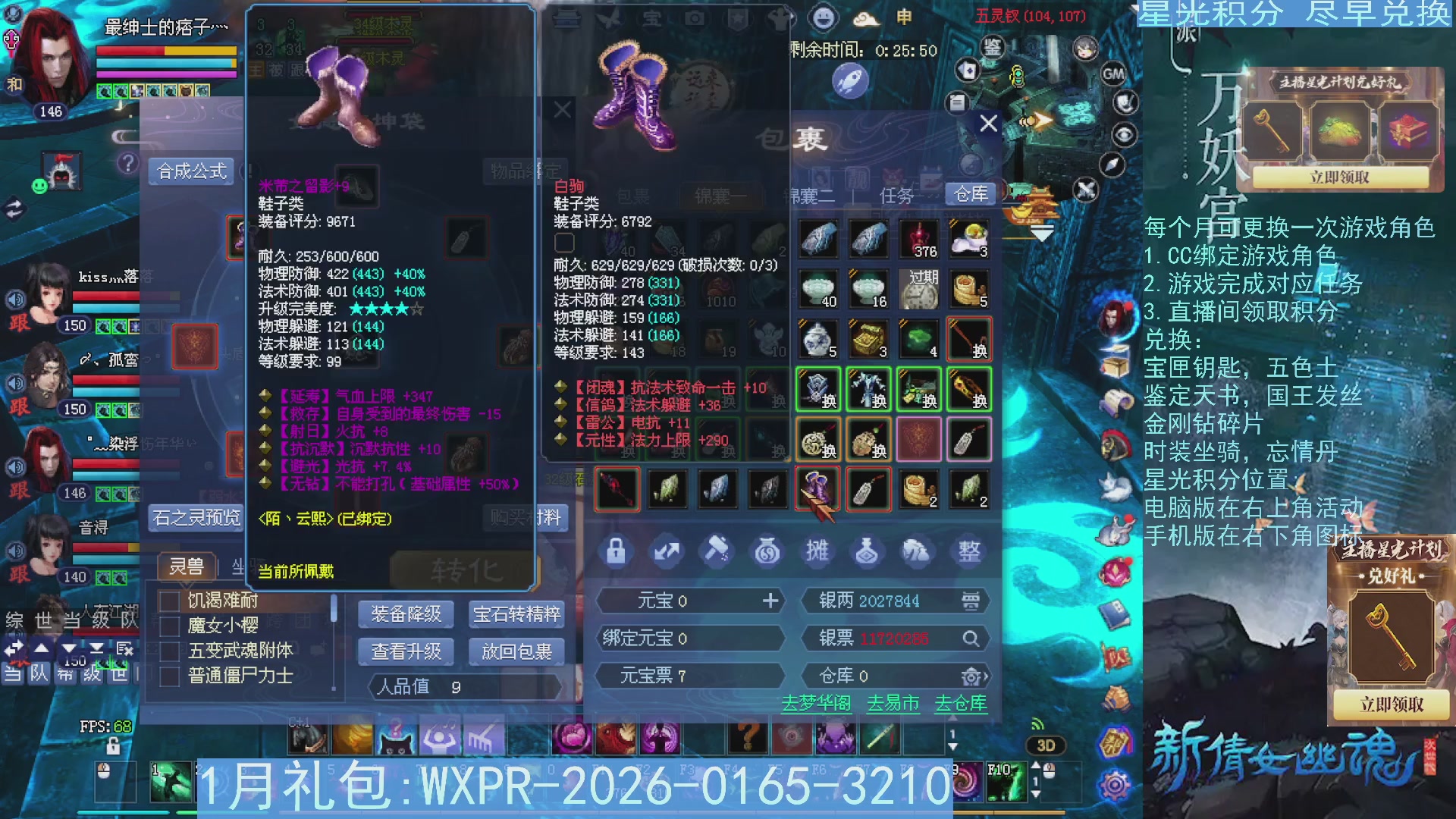Click the 去仓库 link
The image size is (1456, 819).
point(960,704)
